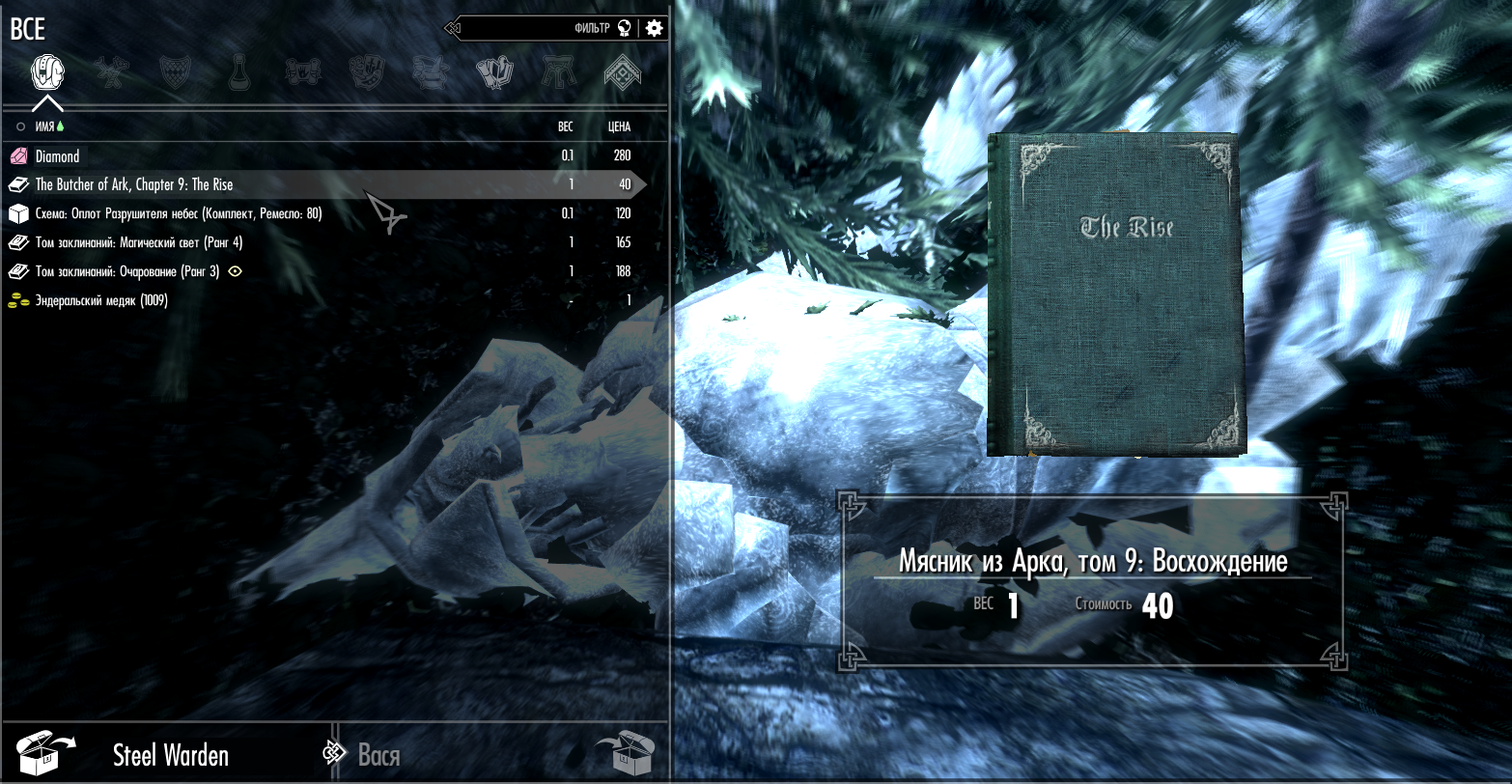Image resolution: width=1512 pixels, height=784 pixels.
Task: Open the ingredients mortar category tab
Action: [x=431, y=71]
